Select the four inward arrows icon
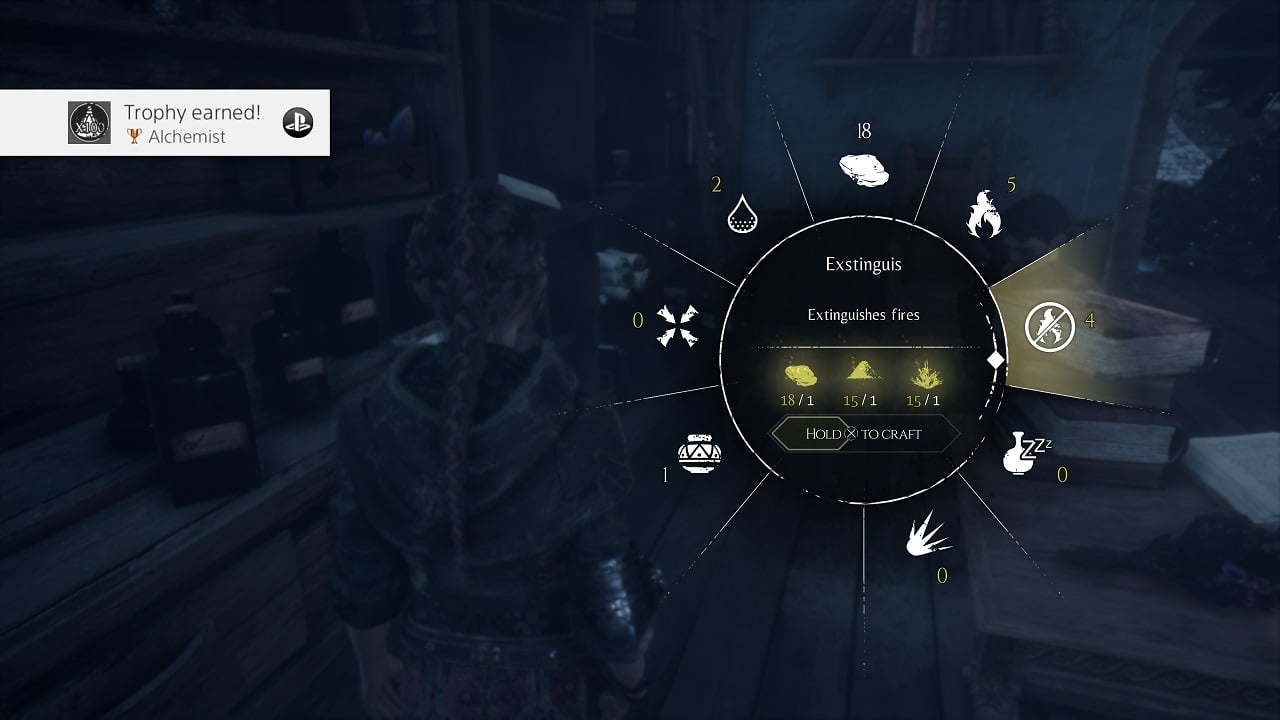Image resolution: width=1280 pixels, height=720 pixels. click(x=677, y=326)
